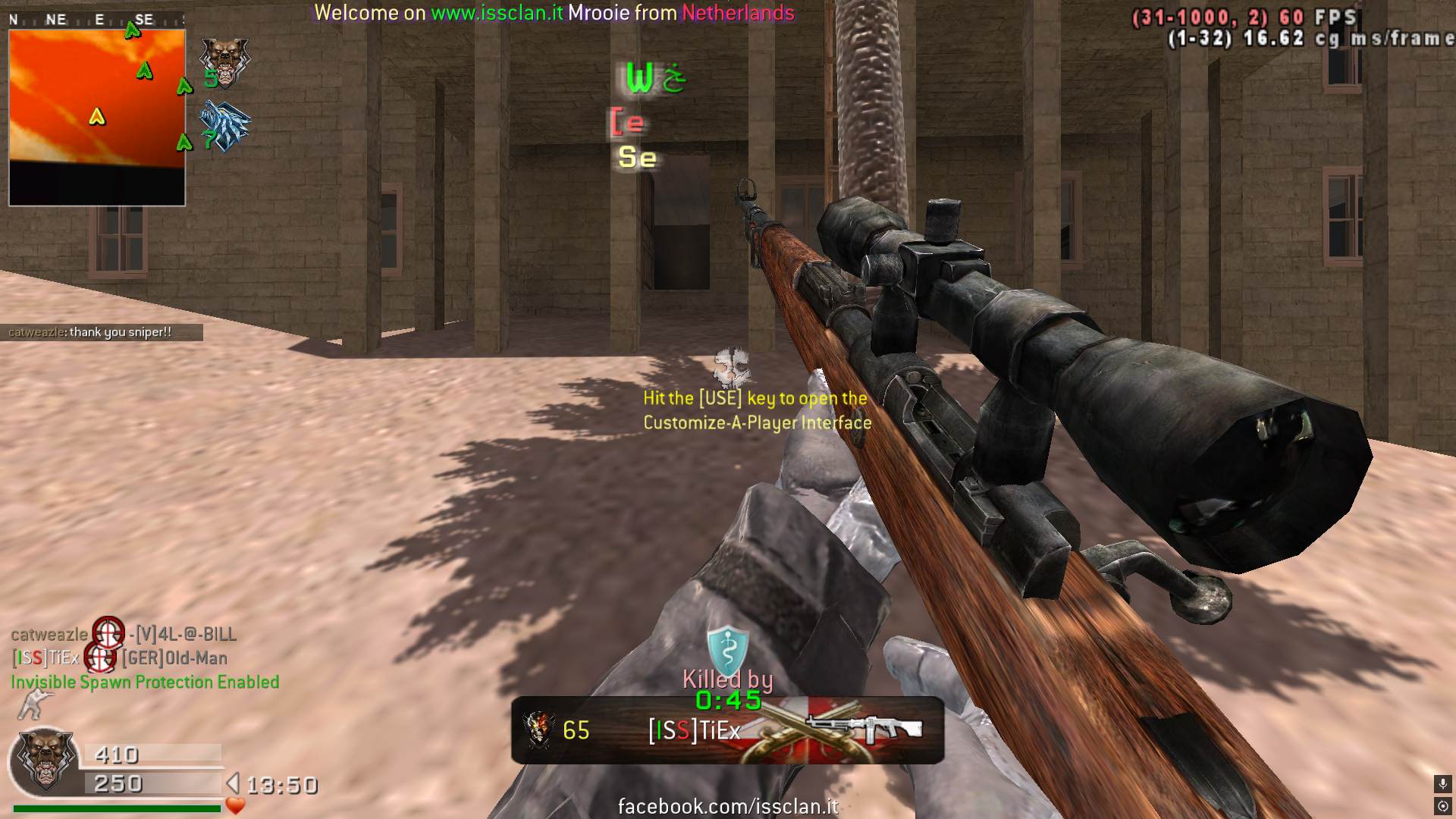Click the circular overlay icon below the microphone

[x=1442, y=806]
